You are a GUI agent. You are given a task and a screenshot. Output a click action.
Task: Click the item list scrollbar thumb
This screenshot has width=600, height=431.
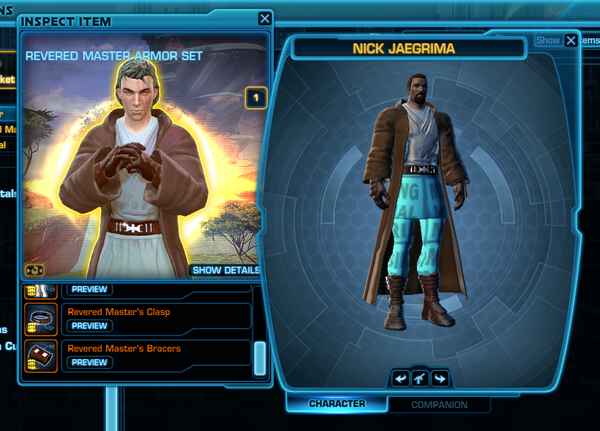(260, 358)
